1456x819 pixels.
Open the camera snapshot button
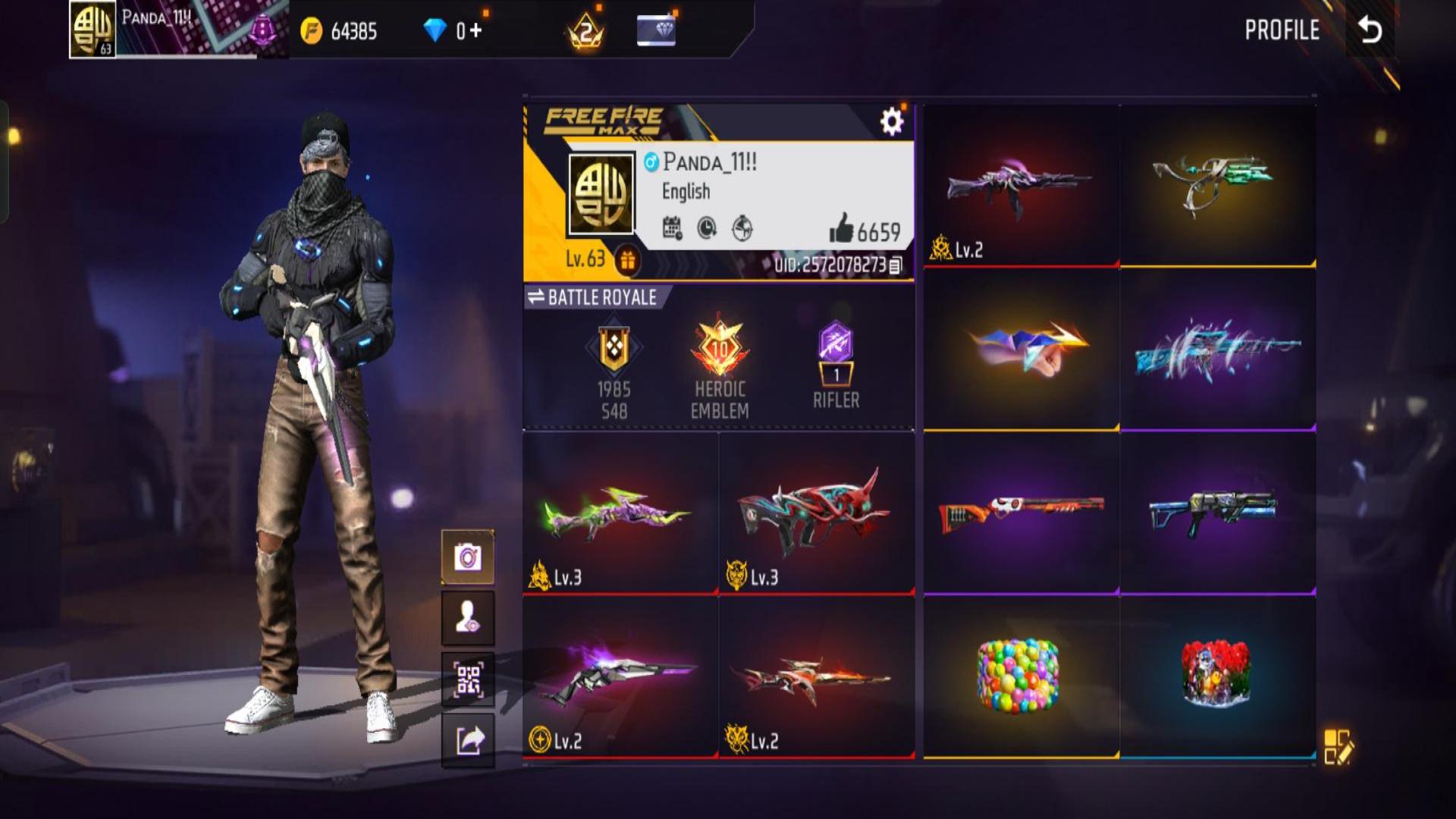pos(468,558)
